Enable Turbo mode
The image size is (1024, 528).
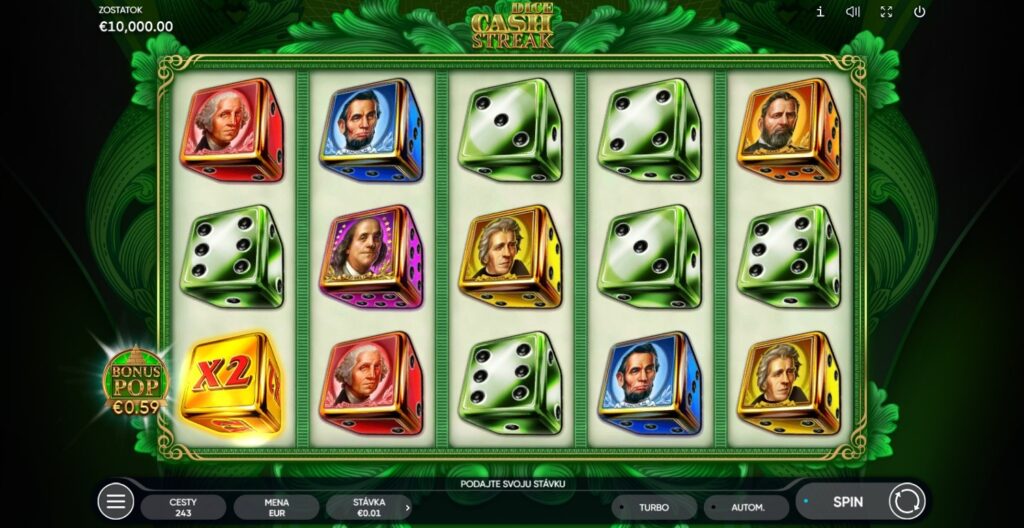[x=654, y=507]
